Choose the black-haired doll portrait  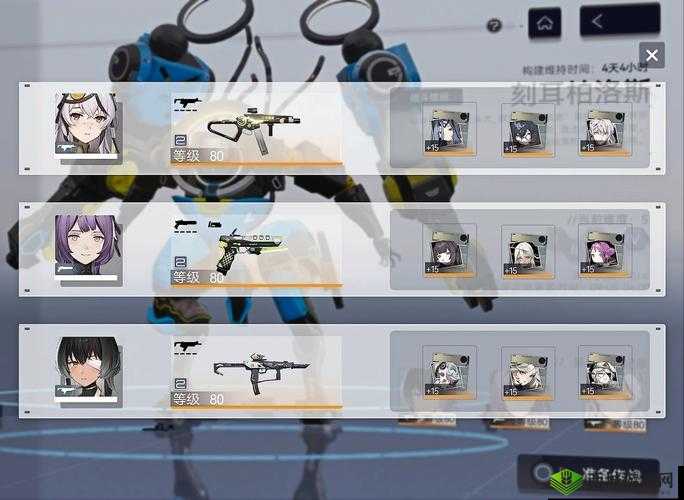point(87,370)
